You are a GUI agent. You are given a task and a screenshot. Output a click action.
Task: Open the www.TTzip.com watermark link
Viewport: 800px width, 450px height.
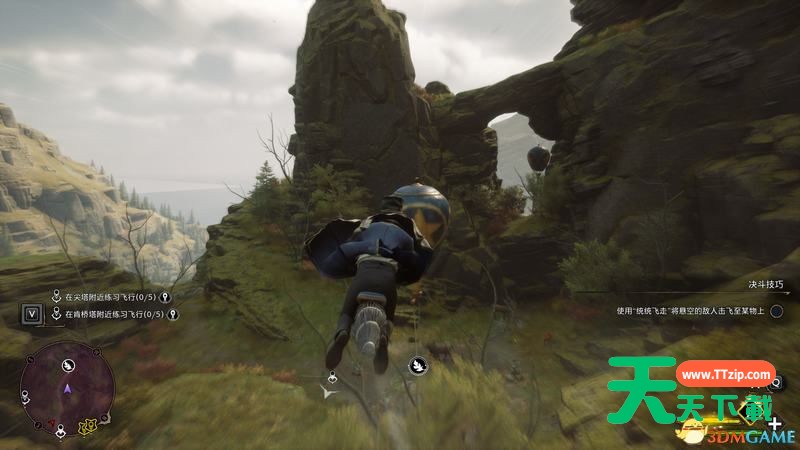(x=725, y=374)
